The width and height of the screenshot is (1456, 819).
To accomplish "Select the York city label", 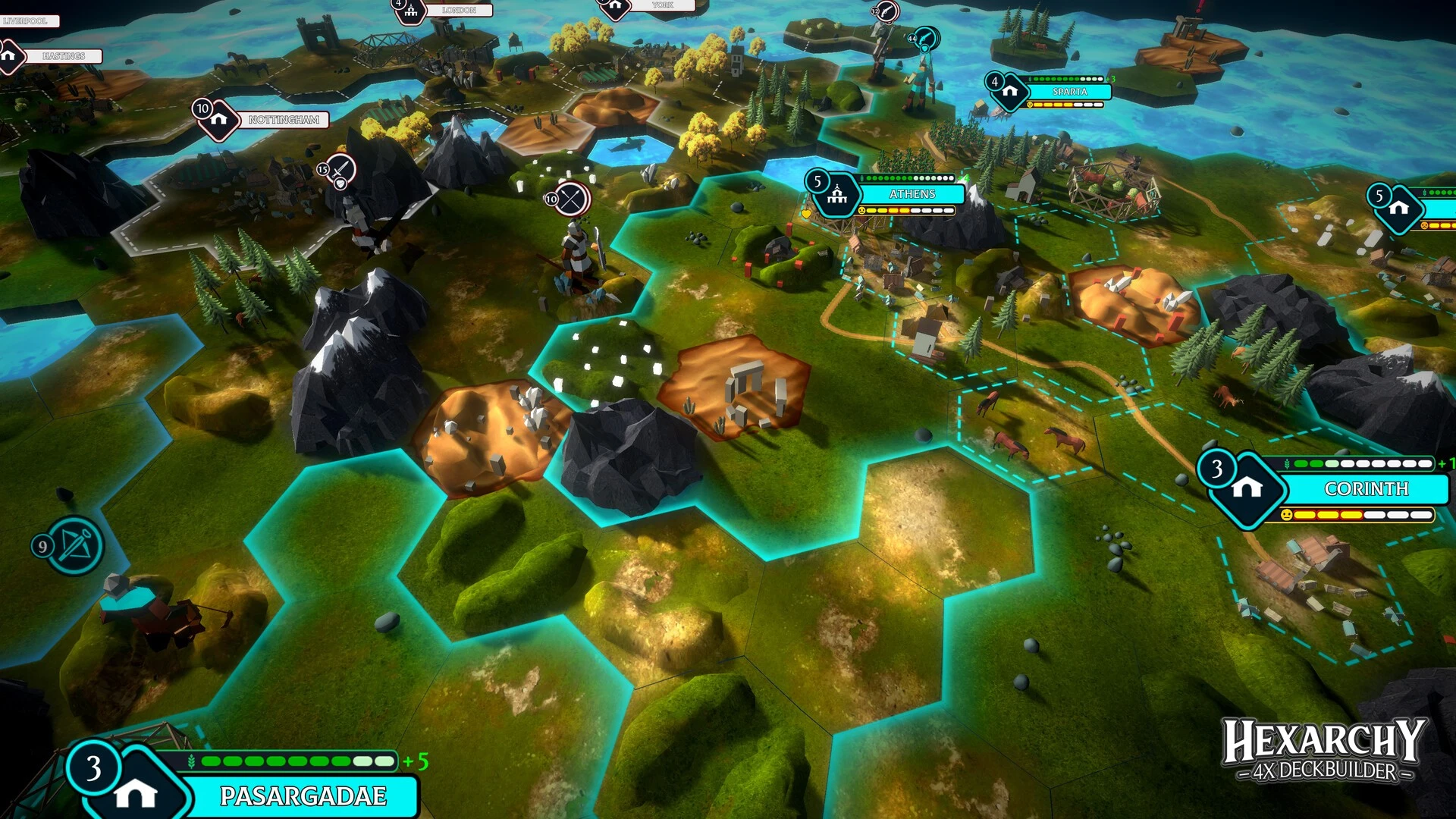I will pyautogui.click(x=662, y=5).
